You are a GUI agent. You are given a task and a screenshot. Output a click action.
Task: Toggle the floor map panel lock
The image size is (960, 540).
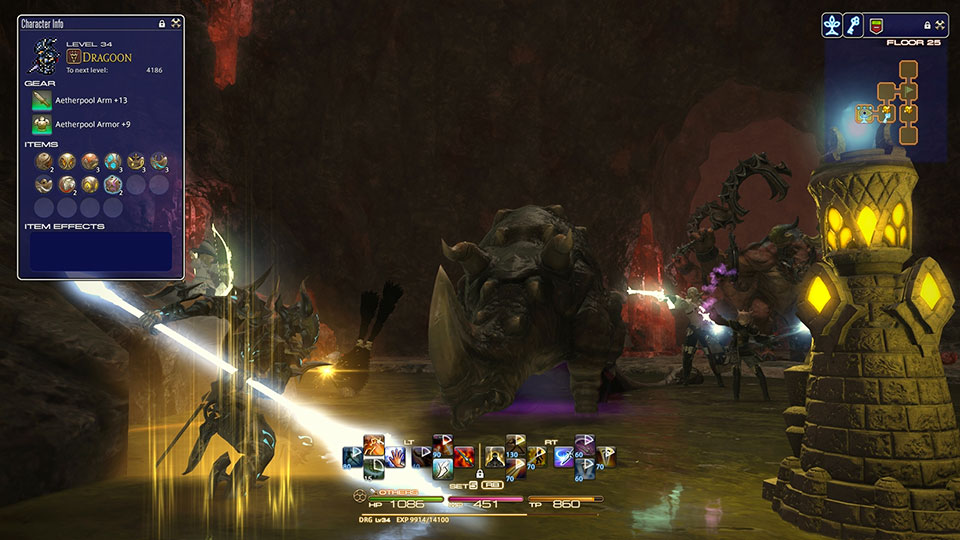[x=927, y=25]
